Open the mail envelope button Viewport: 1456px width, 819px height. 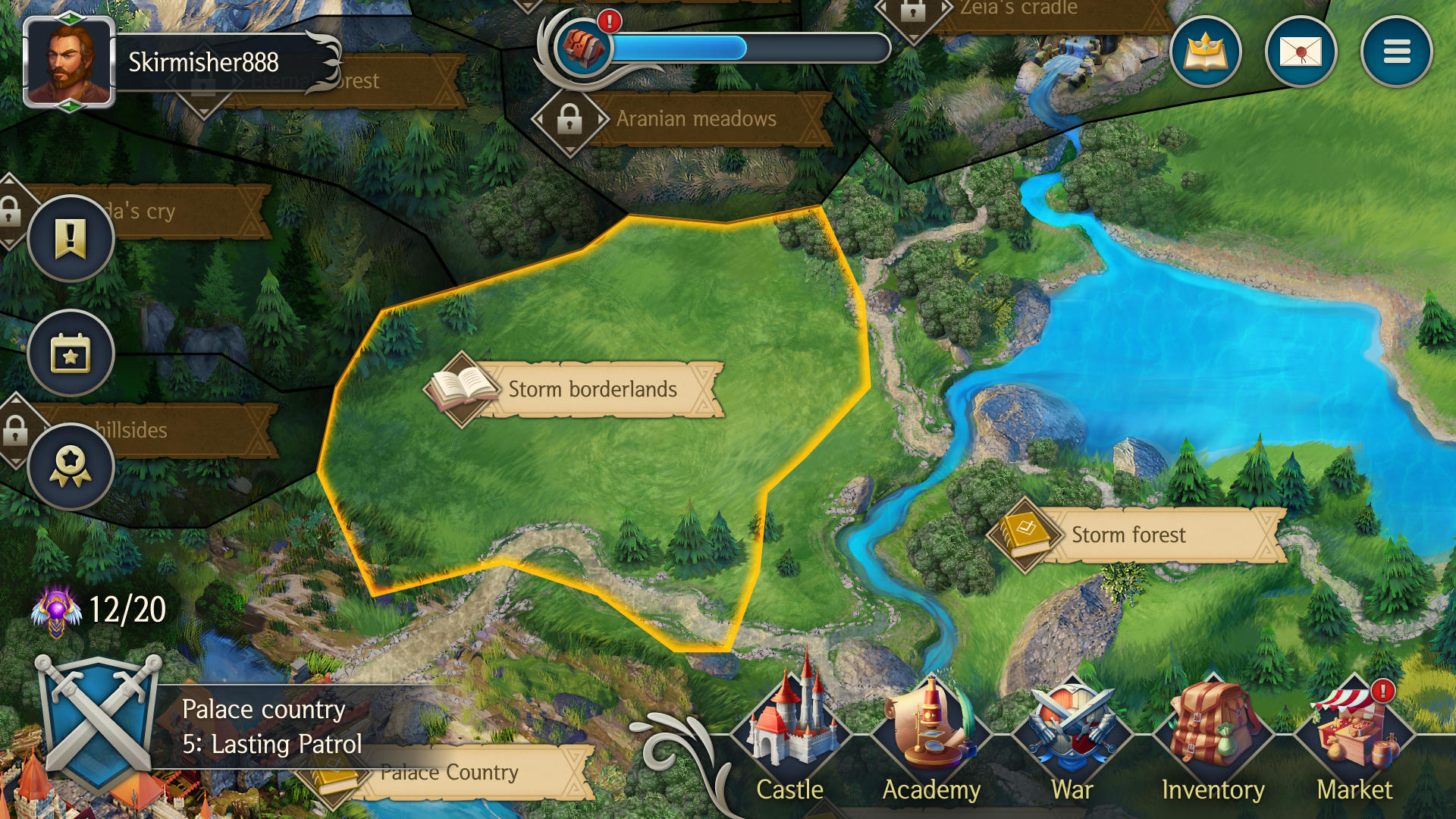click(1301, 52)
